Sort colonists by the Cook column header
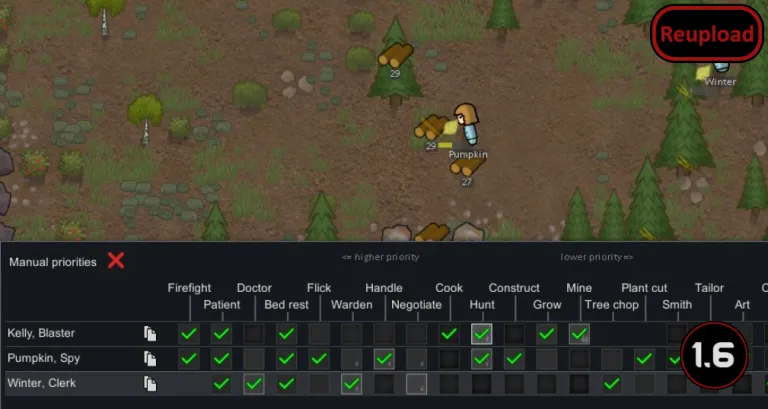 coord(449,288)
